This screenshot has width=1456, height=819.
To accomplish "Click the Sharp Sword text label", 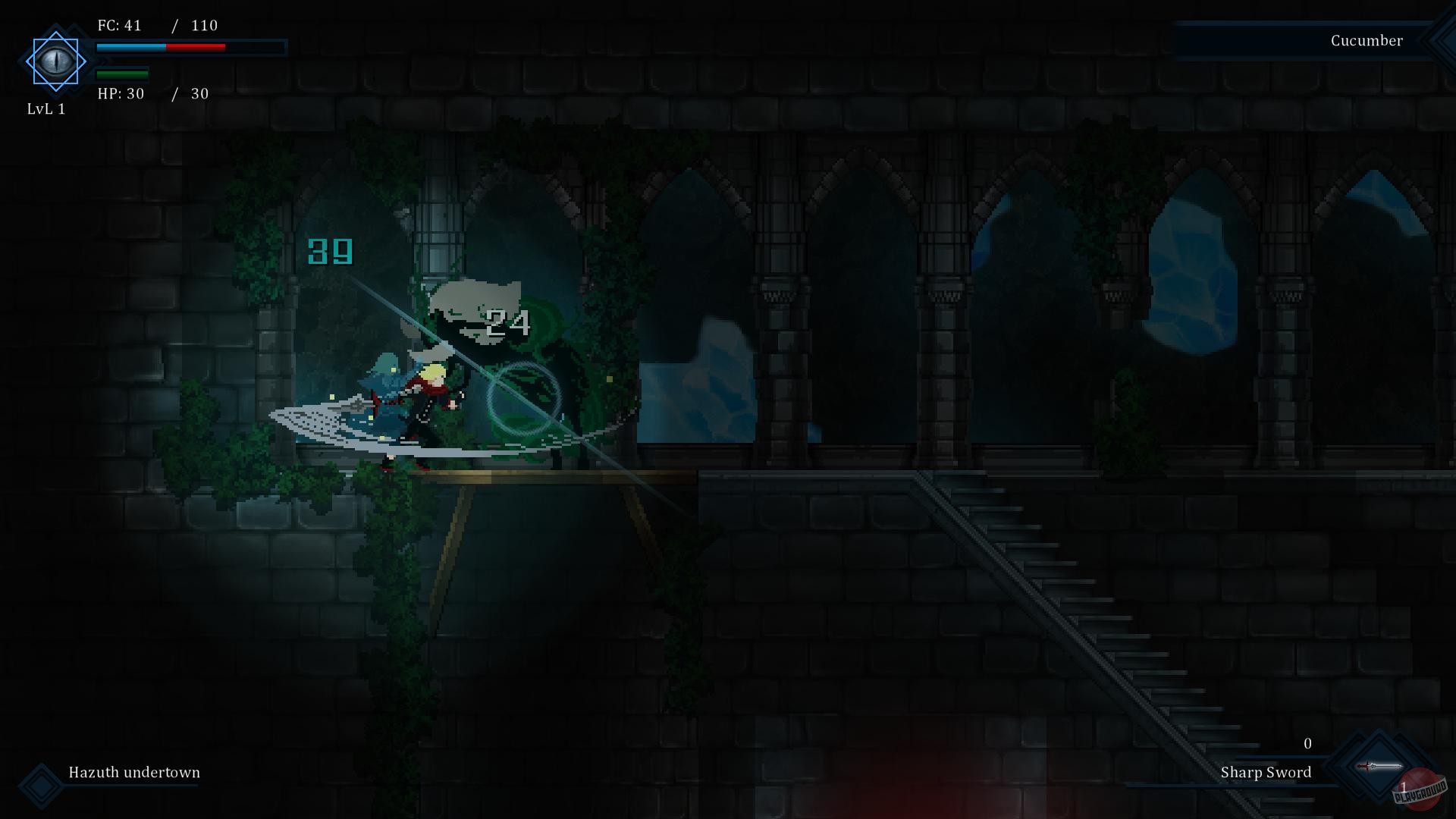I will 1265,773.
